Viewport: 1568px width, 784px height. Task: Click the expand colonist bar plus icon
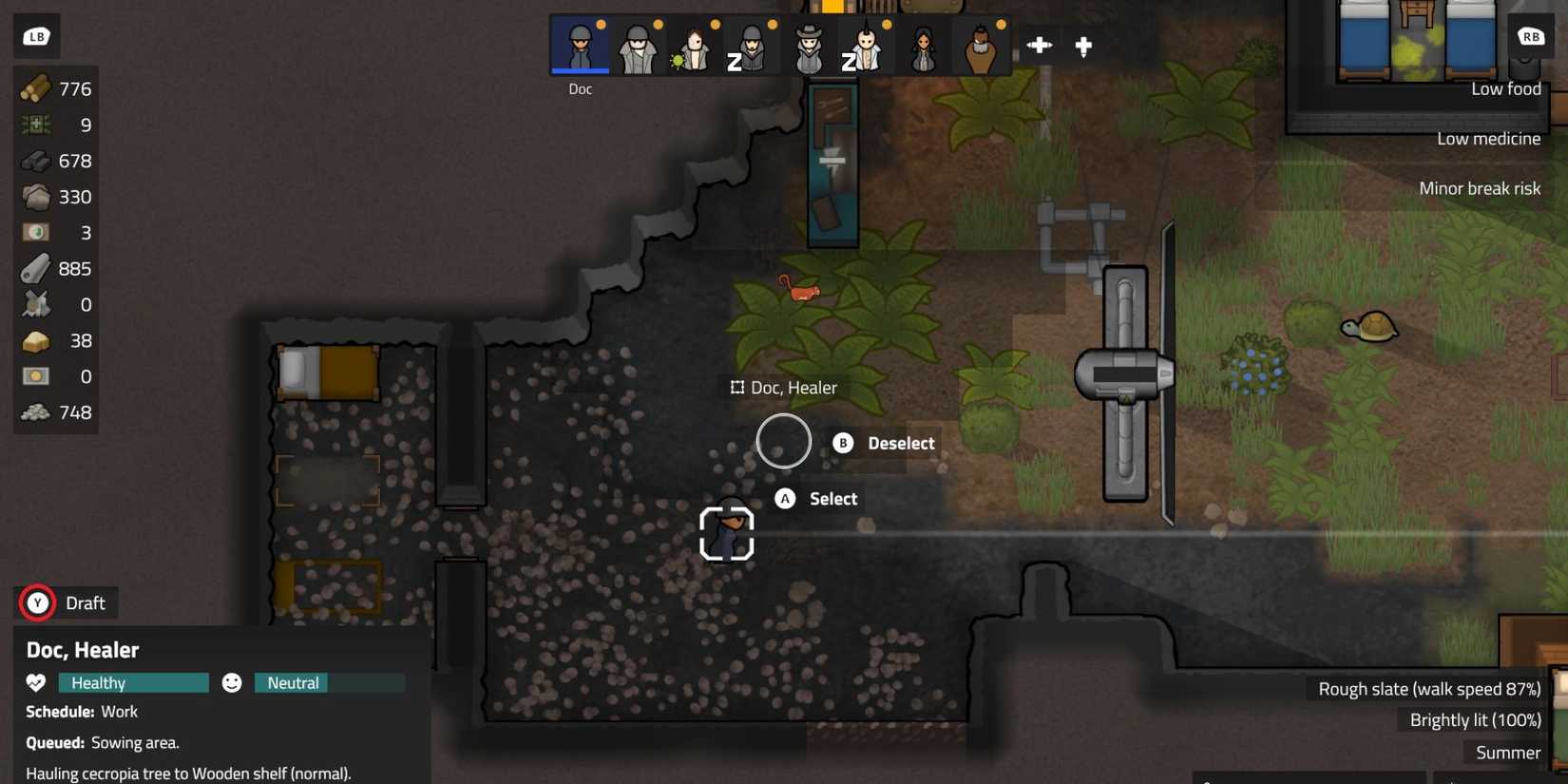coord(1040,45)
